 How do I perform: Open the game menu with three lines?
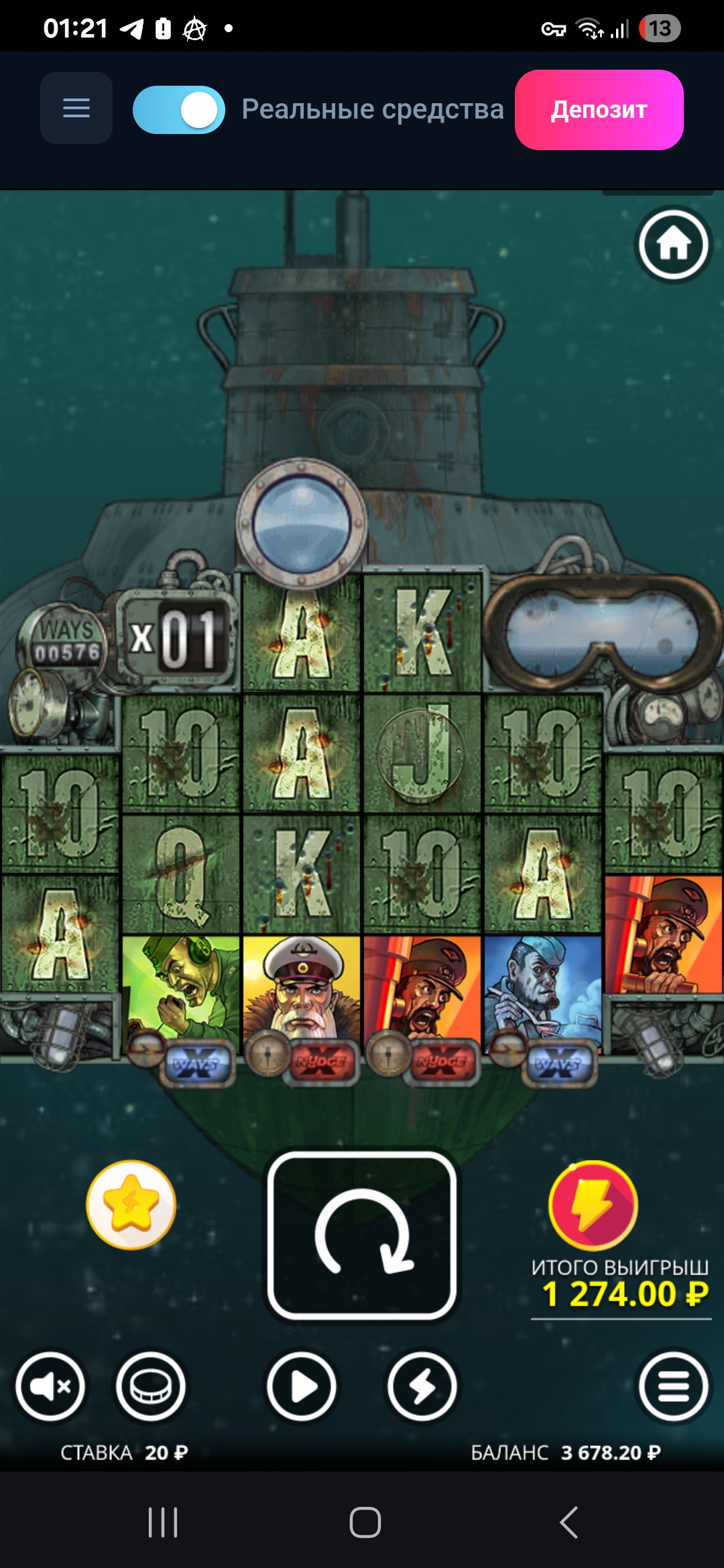click(x=673, y=1386)
